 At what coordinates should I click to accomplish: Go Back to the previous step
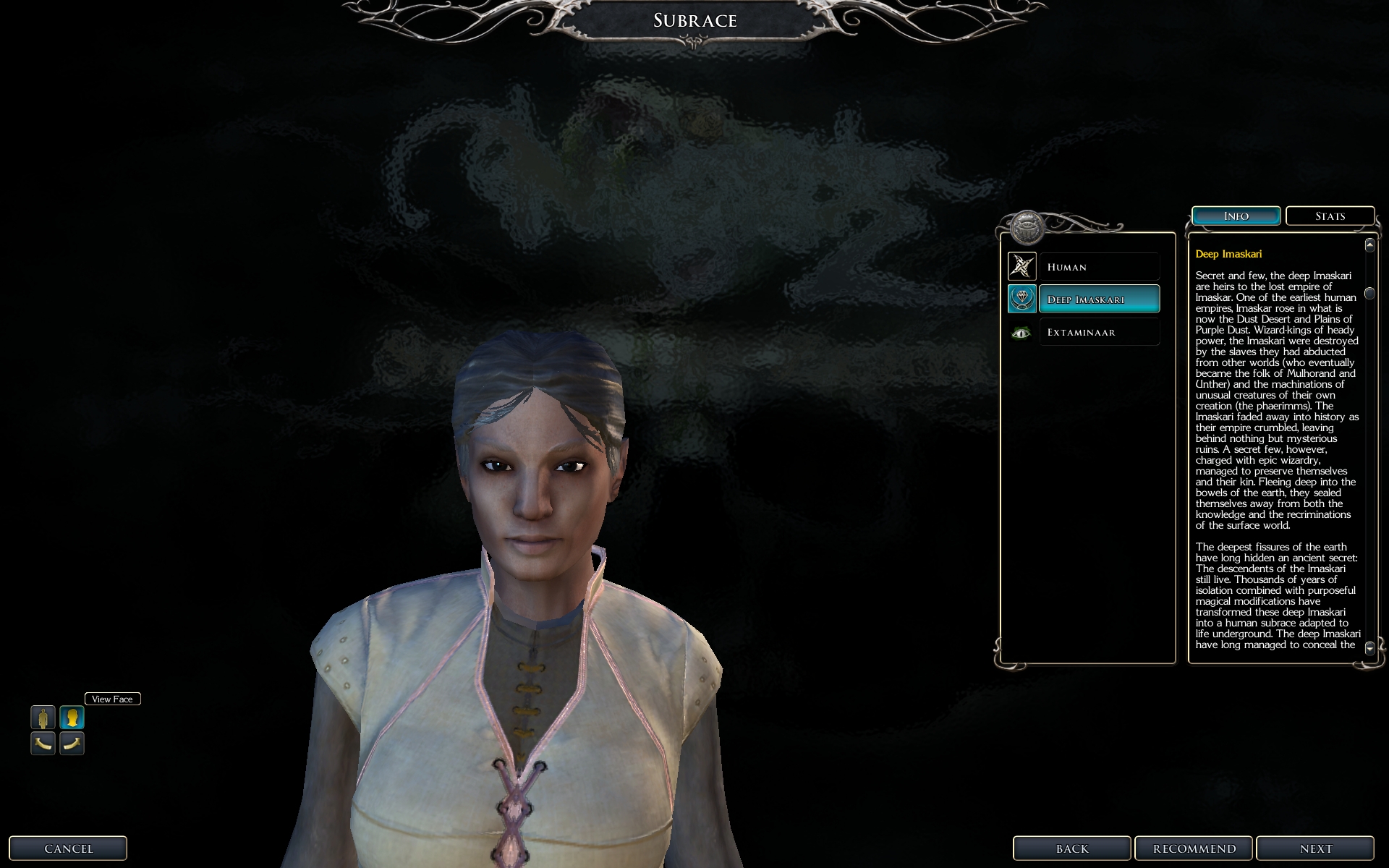point(1071,848)
